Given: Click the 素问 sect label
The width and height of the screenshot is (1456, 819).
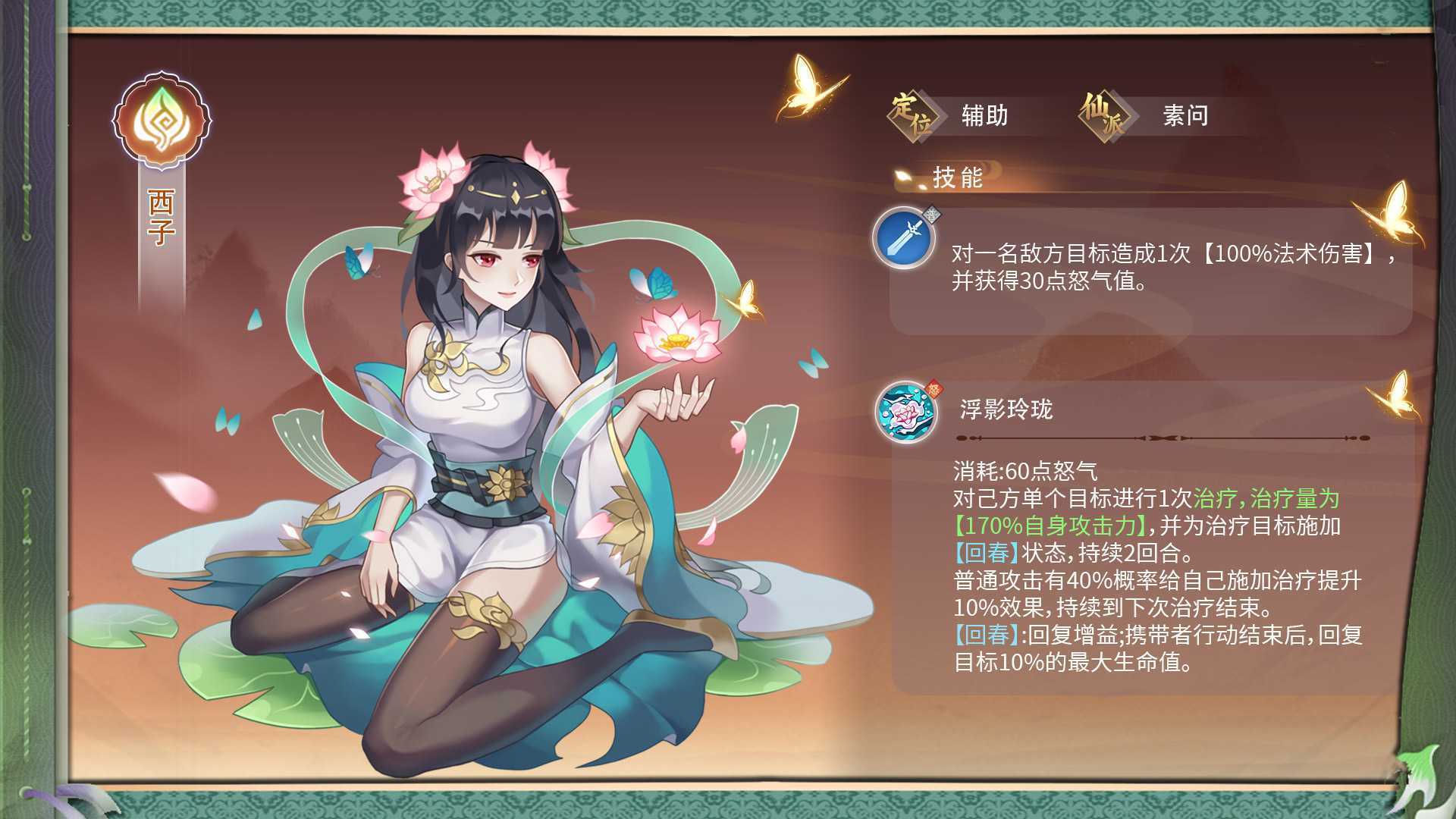Looking at the screenshot, I should tap(1185, 115).
